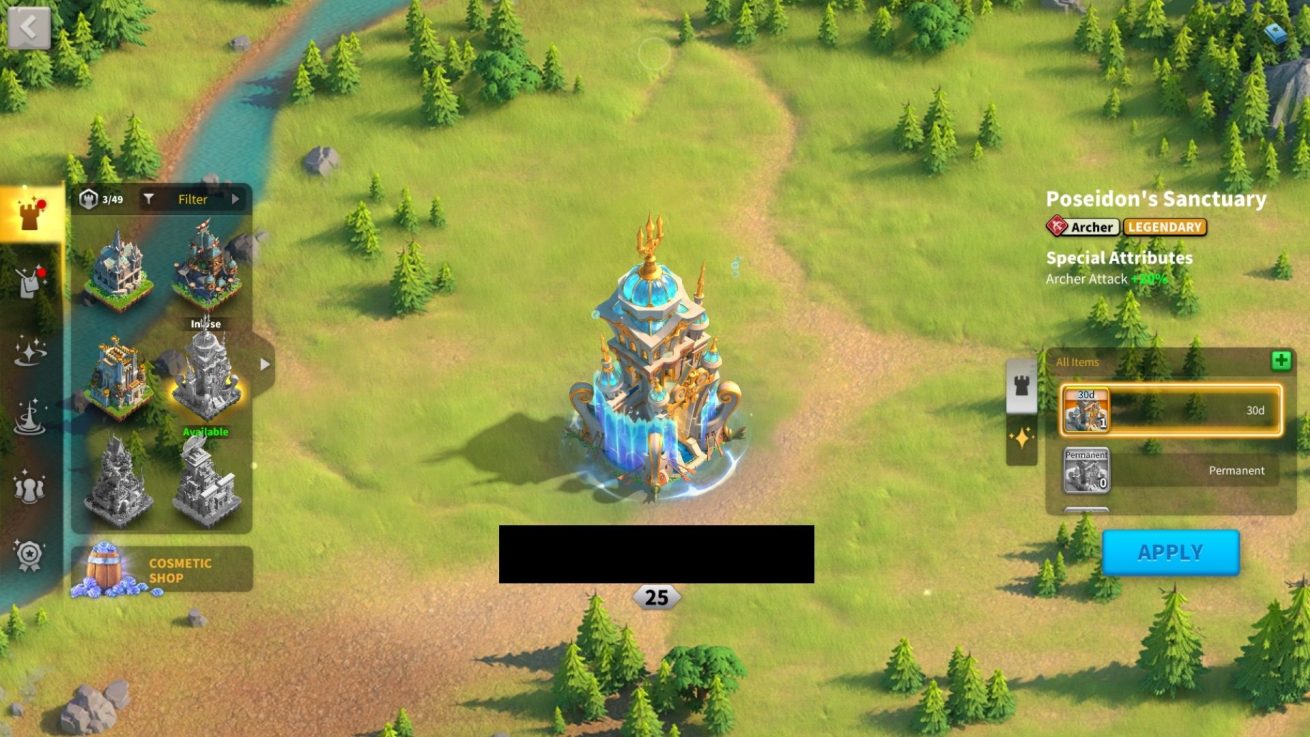Viewport: 1310px width, 737px height.
Task: Open the sparkle ring effect category
Action: 30,350
